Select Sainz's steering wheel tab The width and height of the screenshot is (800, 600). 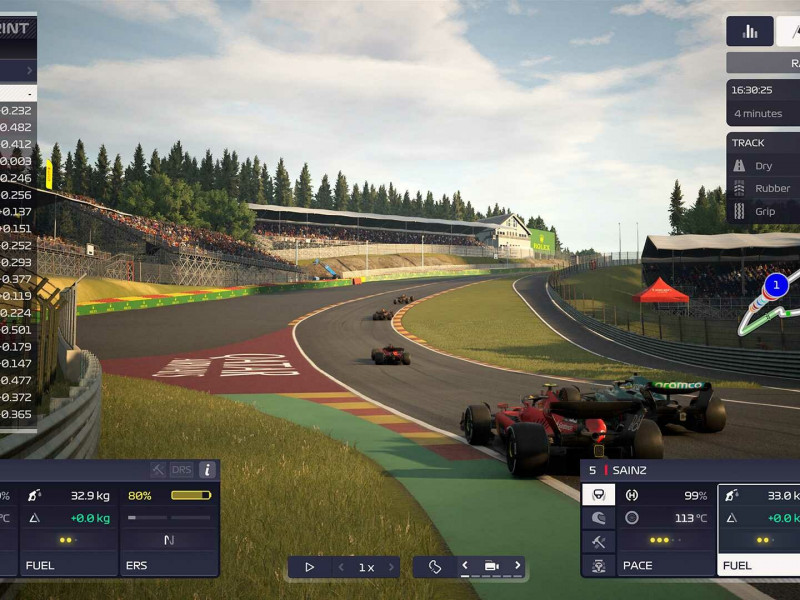[598, 495]
